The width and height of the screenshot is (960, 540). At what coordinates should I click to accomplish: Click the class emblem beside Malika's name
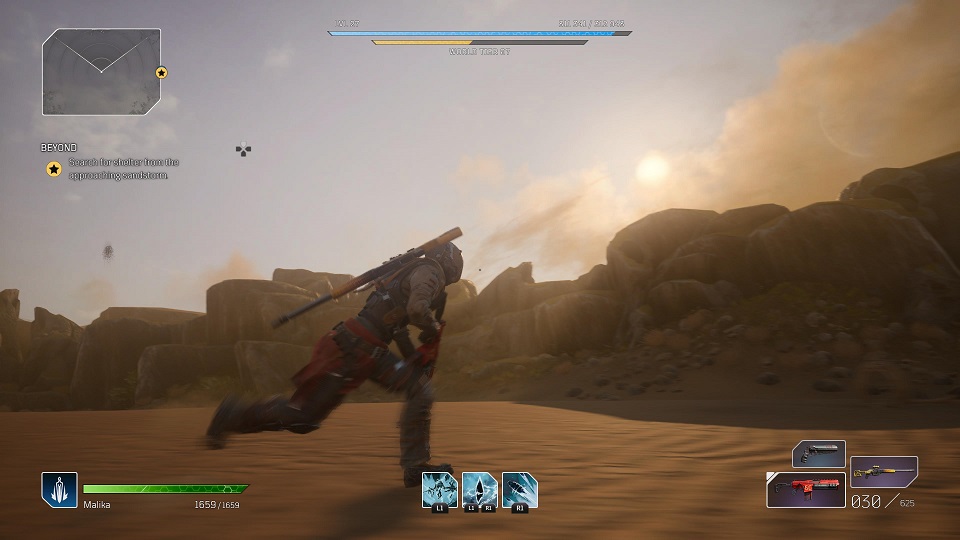click(x=59, y=489)
